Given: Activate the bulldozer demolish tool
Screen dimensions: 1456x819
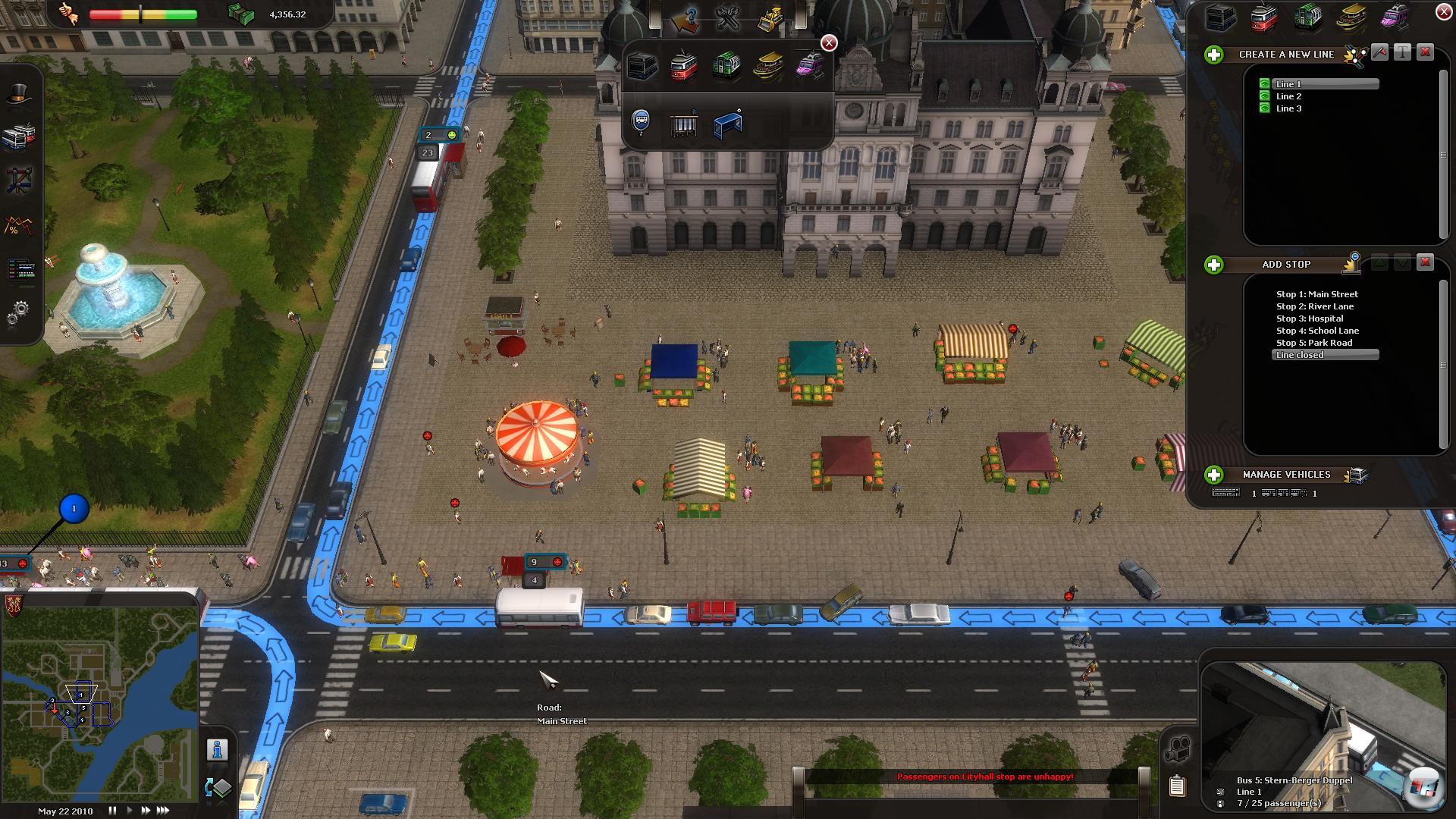Looking at the screenshot, I should click(x=770, y=18).
